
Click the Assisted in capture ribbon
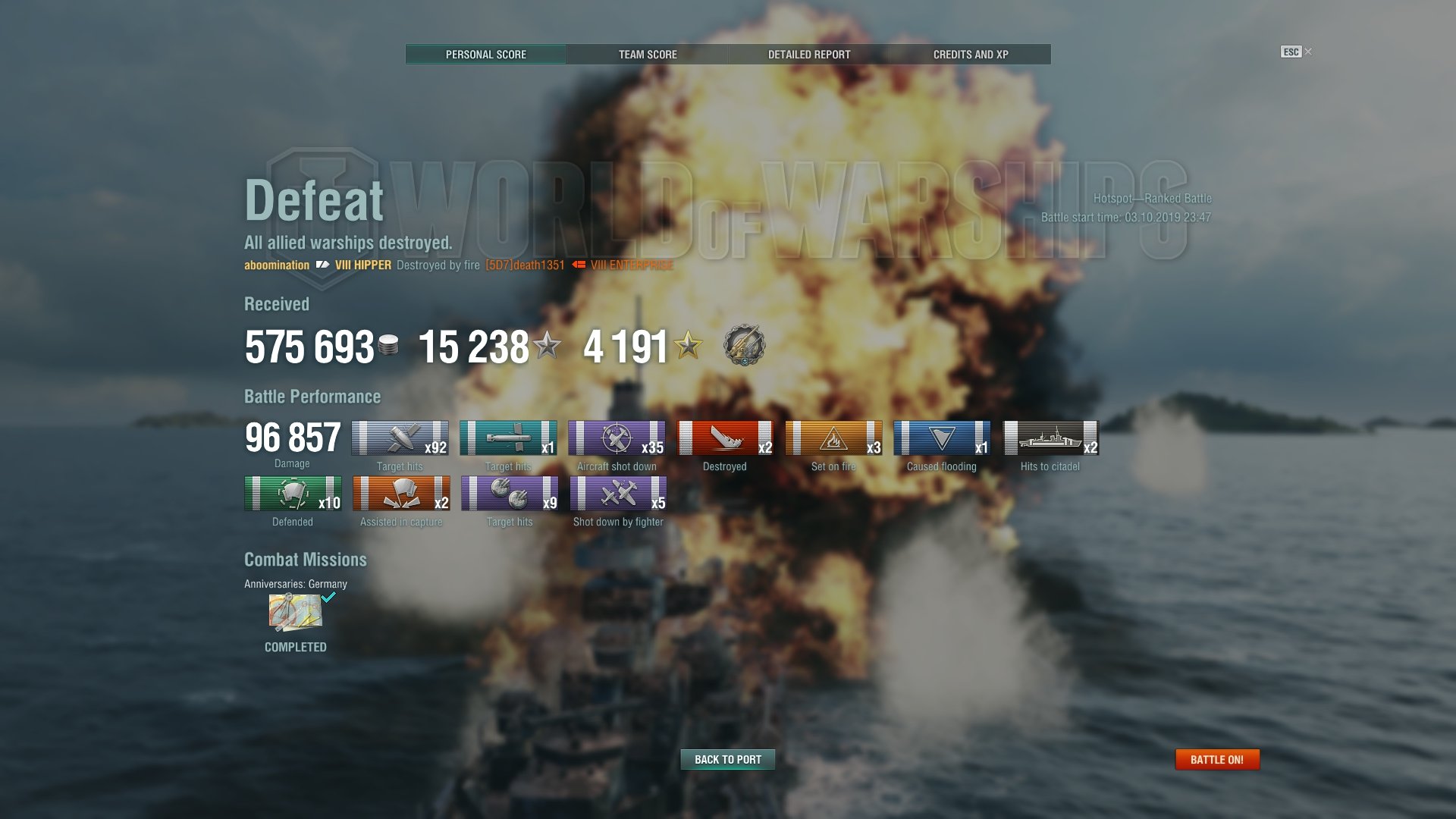(401, 494)
